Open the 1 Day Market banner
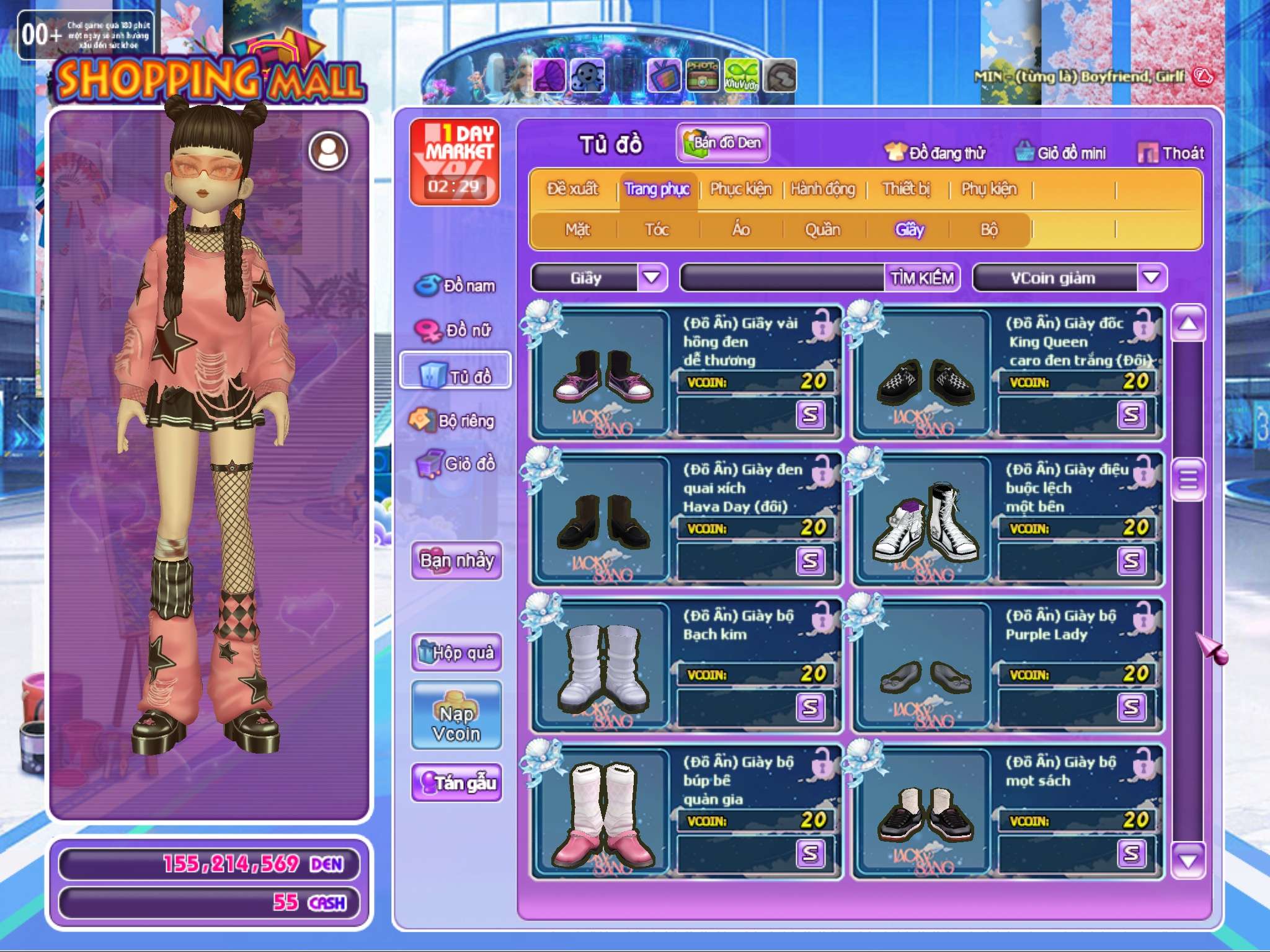The image size is (1270, 952). (455, 161)
